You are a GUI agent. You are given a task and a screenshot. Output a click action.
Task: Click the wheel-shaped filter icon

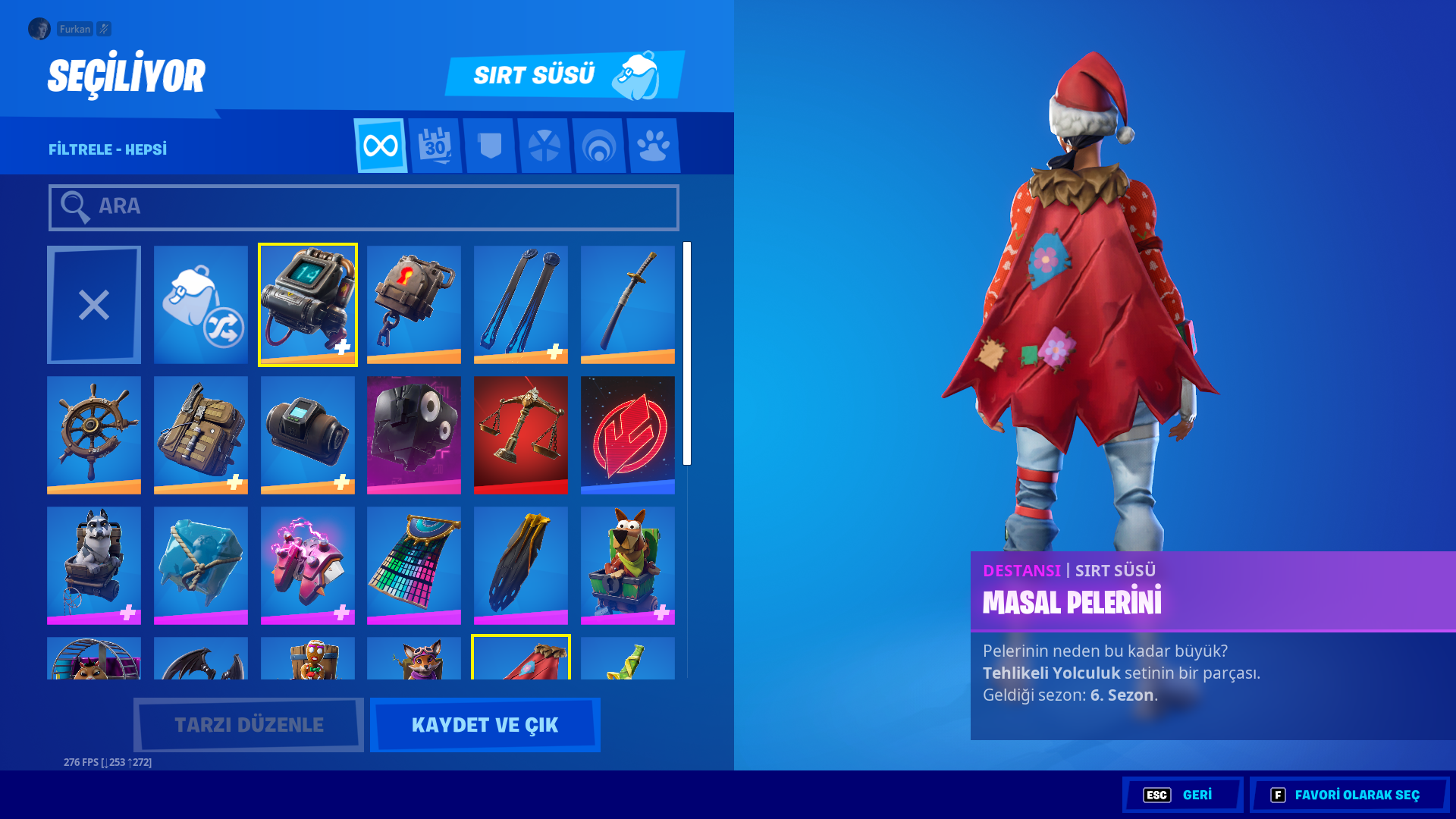point(544,145)
